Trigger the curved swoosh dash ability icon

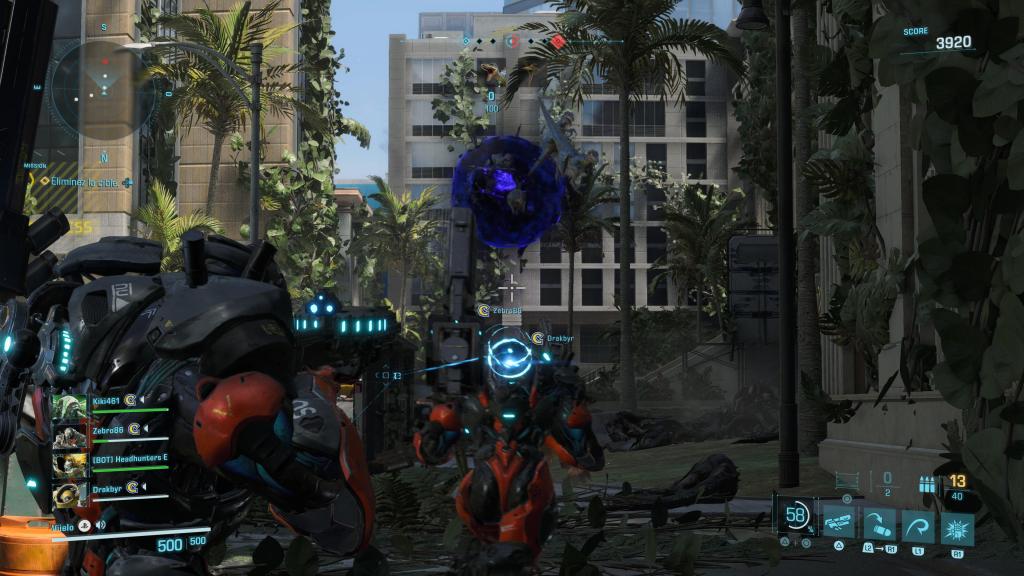(x=918, y=524)
